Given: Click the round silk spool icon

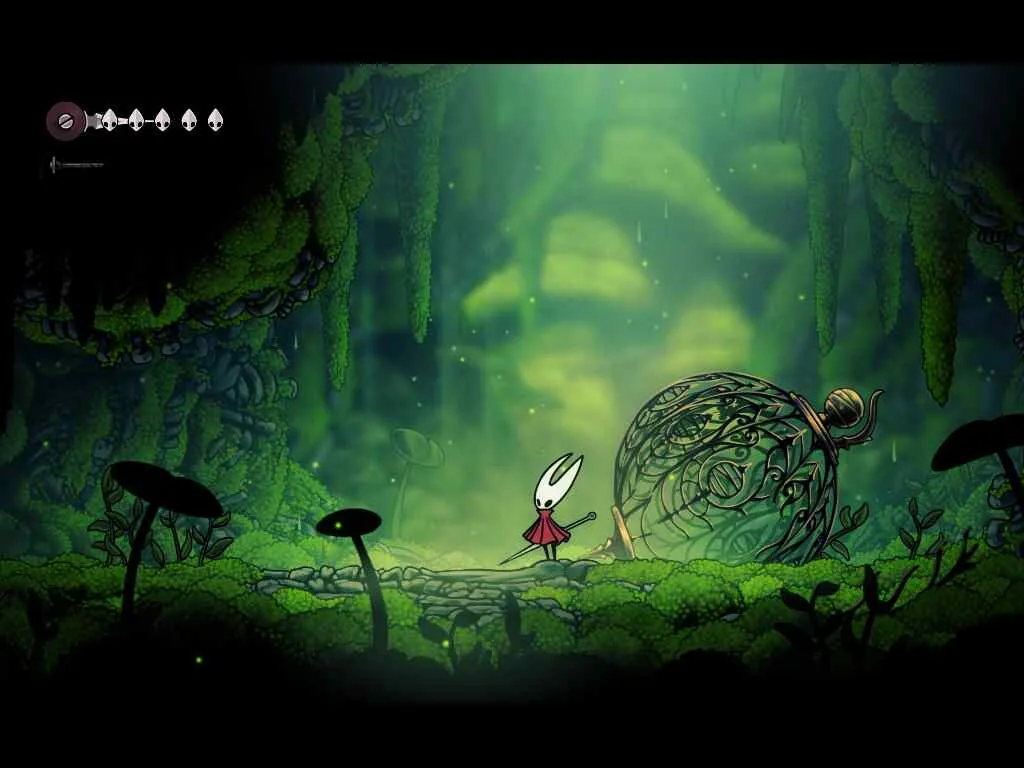Looking at the screenshot, I should tap(65, 121).
